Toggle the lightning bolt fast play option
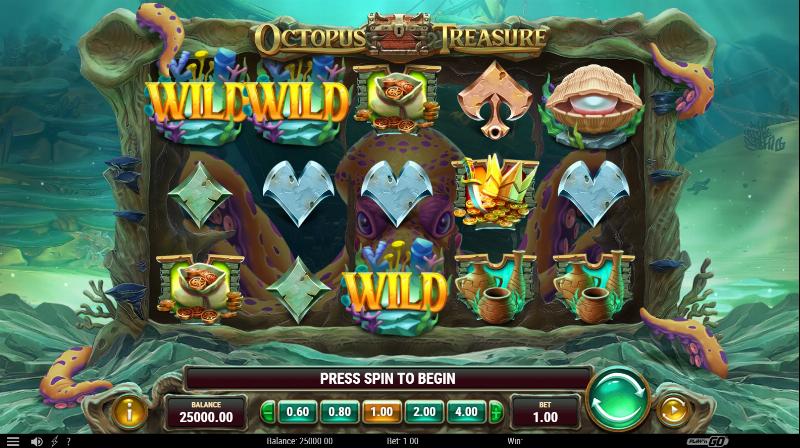 tap(53, 441)
